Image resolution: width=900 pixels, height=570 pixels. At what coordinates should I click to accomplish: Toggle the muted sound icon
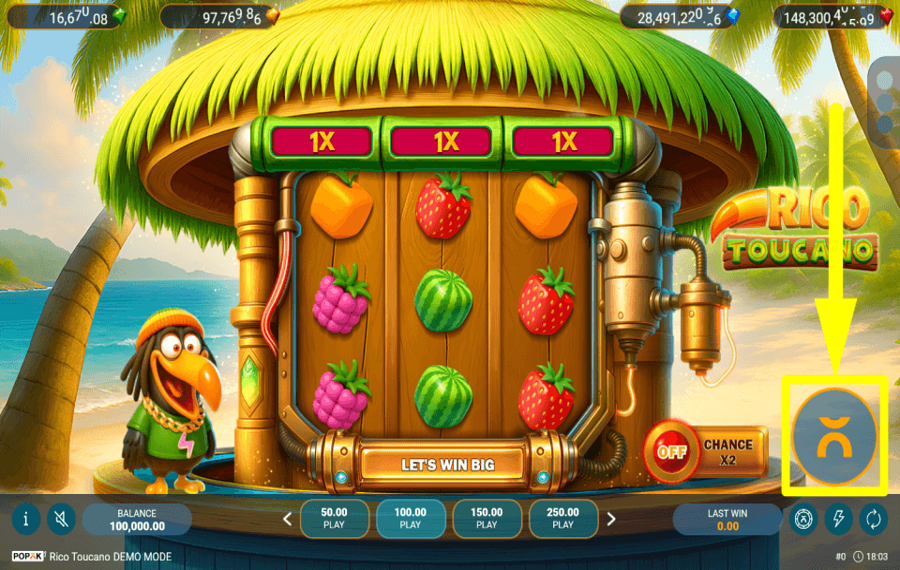pyautogui.click(x=61, y=519)
